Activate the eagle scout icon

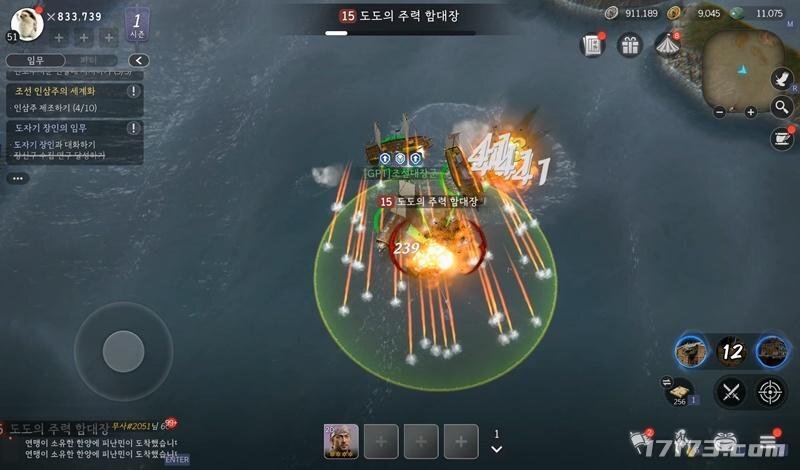pyautogui.click(x=783, y=79)
